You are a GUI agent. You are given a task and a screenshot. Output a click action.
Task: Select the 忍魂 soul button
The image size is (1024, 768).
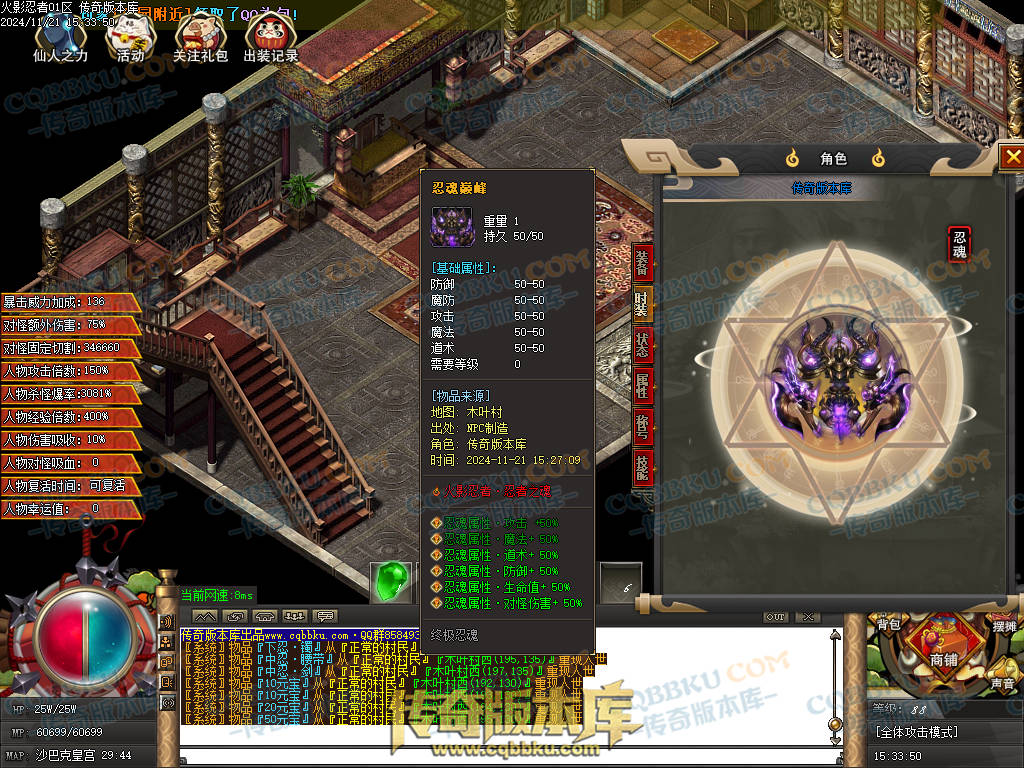tap(960, 244)
